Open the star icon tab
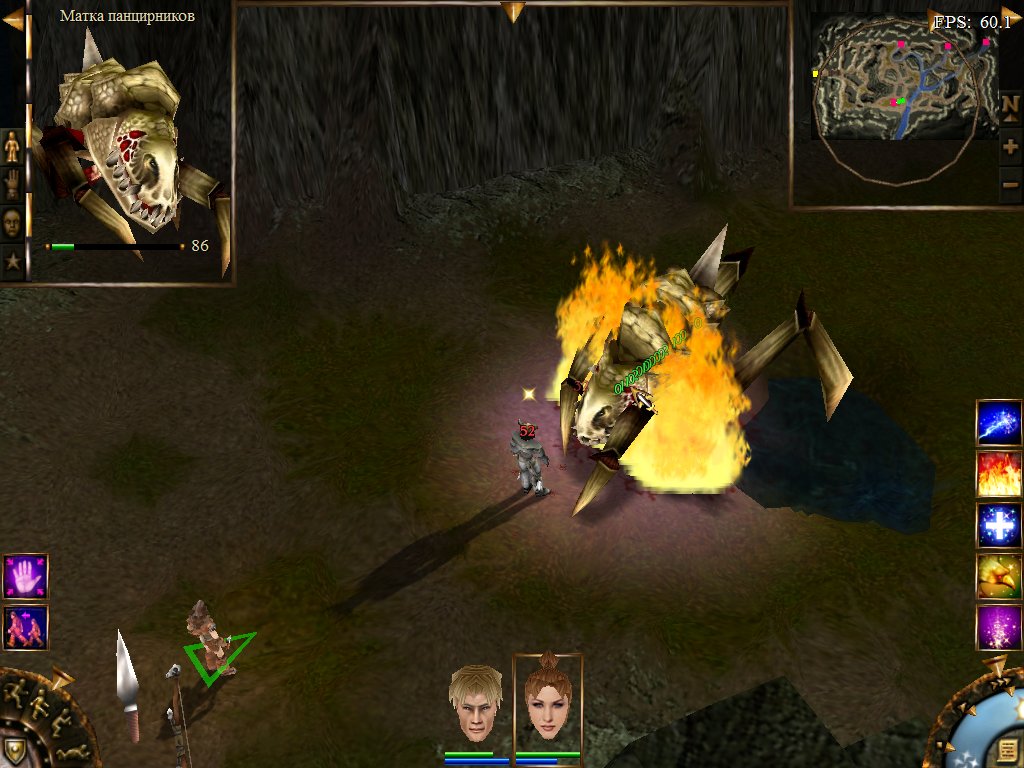The height and width of the screenshot is (768, 1024). [12, 262]
